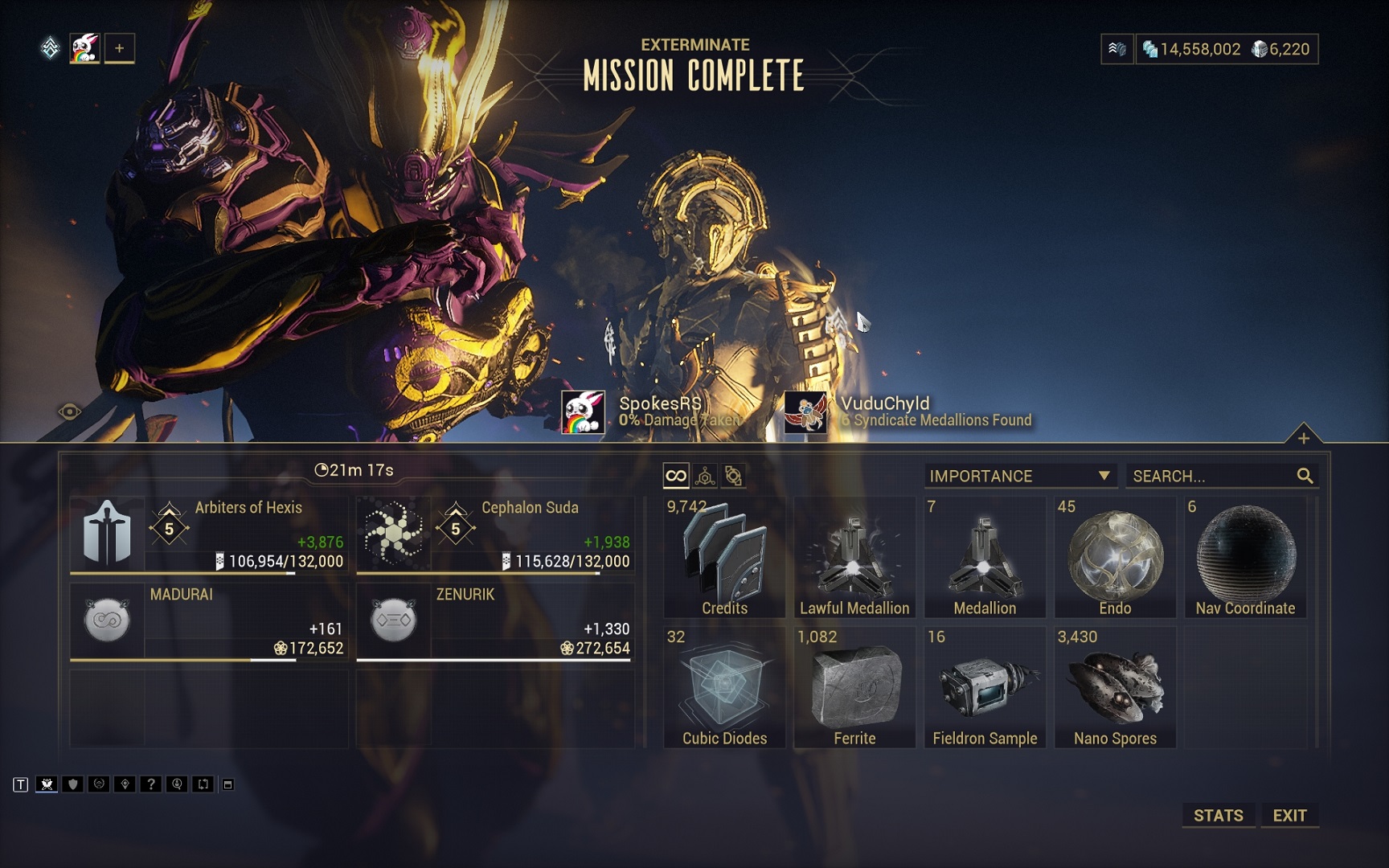This screenshot has height=868, width=1389.
Task: Select the Nav Coordinate reward
Action: [x=1245, y=558]
